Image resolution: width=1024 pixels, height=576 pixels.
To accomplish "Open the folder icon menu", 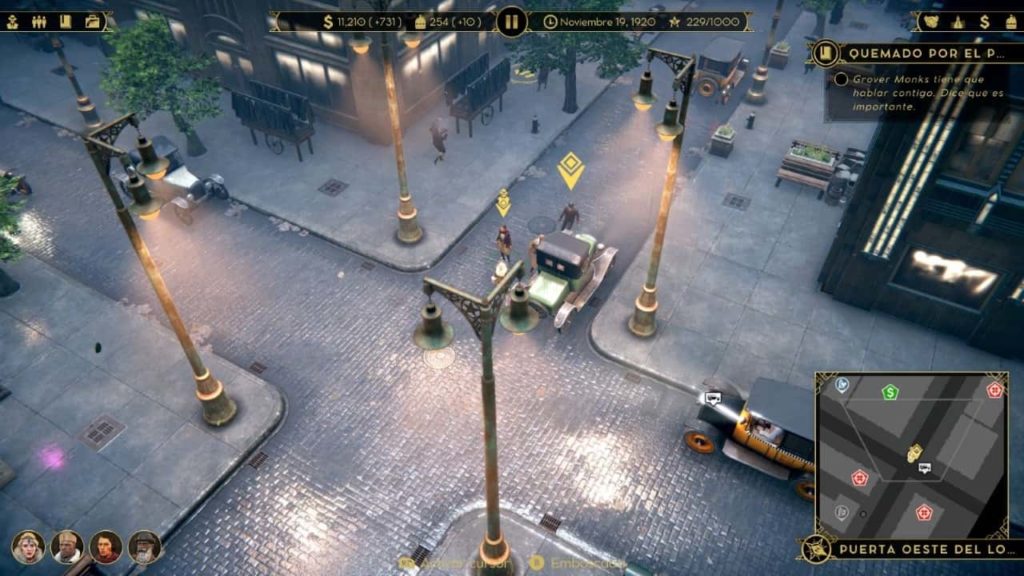I will pos(93,21).
